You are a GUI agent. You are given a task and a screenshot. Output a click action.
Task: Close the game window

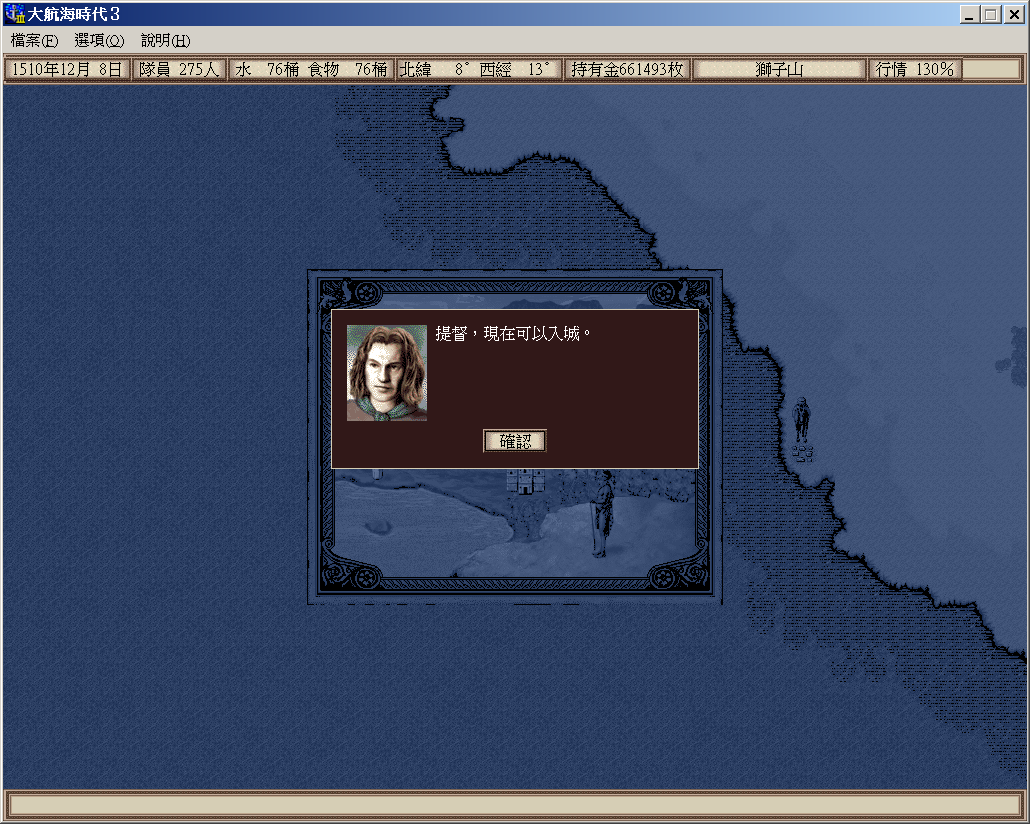[1013, 14]
